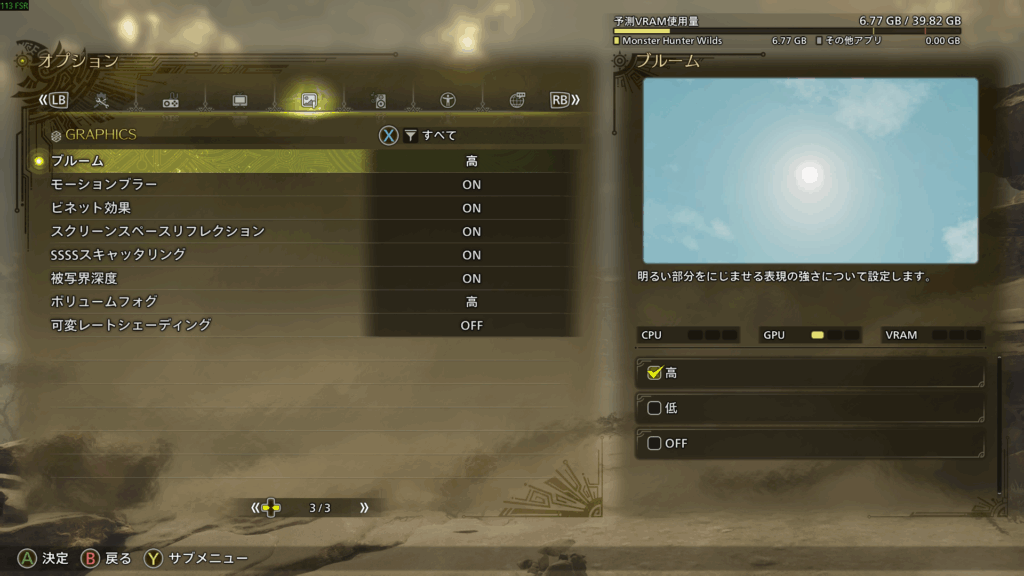
Task: Open the すべて filter dropdown
Action: [x=430, y=136]
